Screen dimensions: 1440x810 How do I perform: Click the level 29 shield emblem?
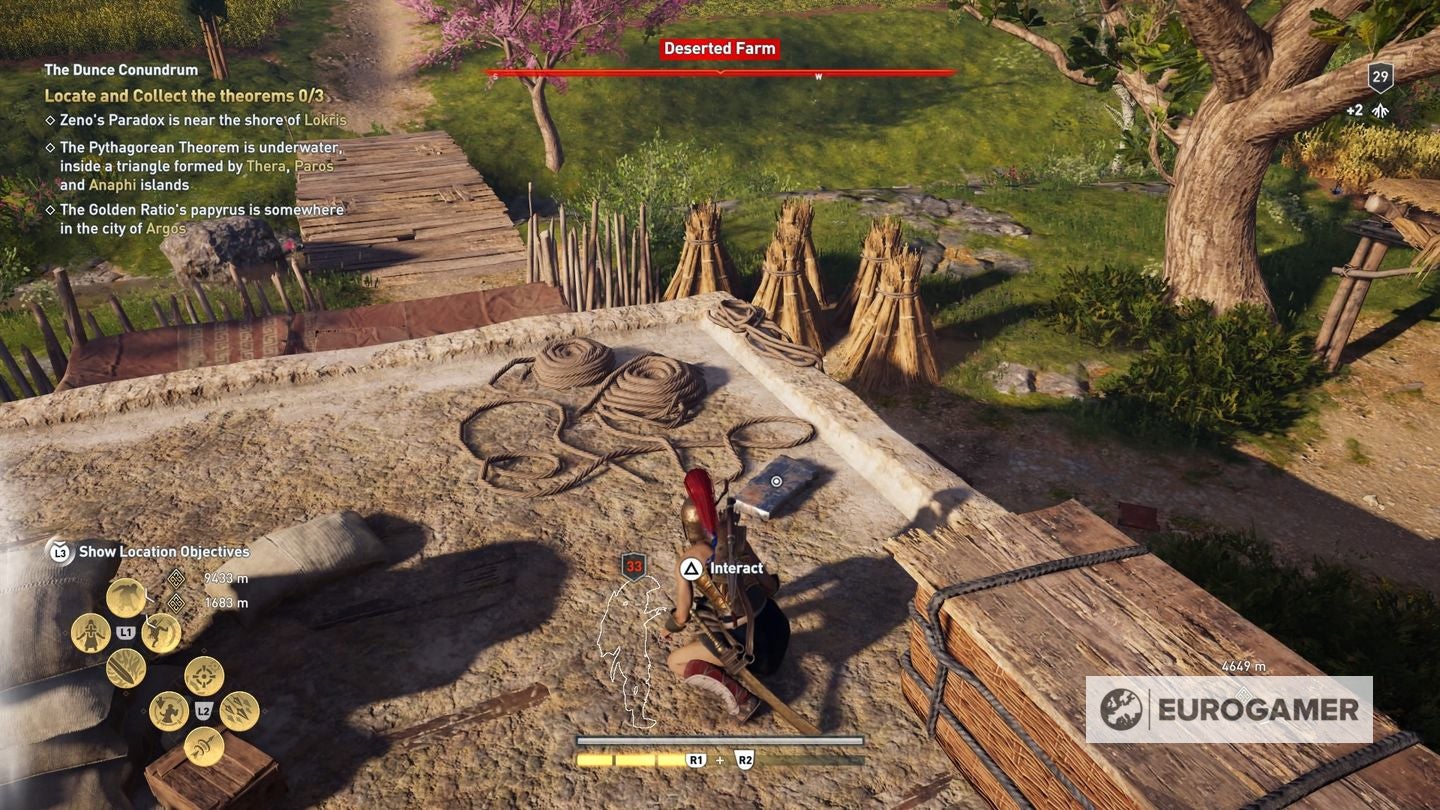(x=1381, y=77)
